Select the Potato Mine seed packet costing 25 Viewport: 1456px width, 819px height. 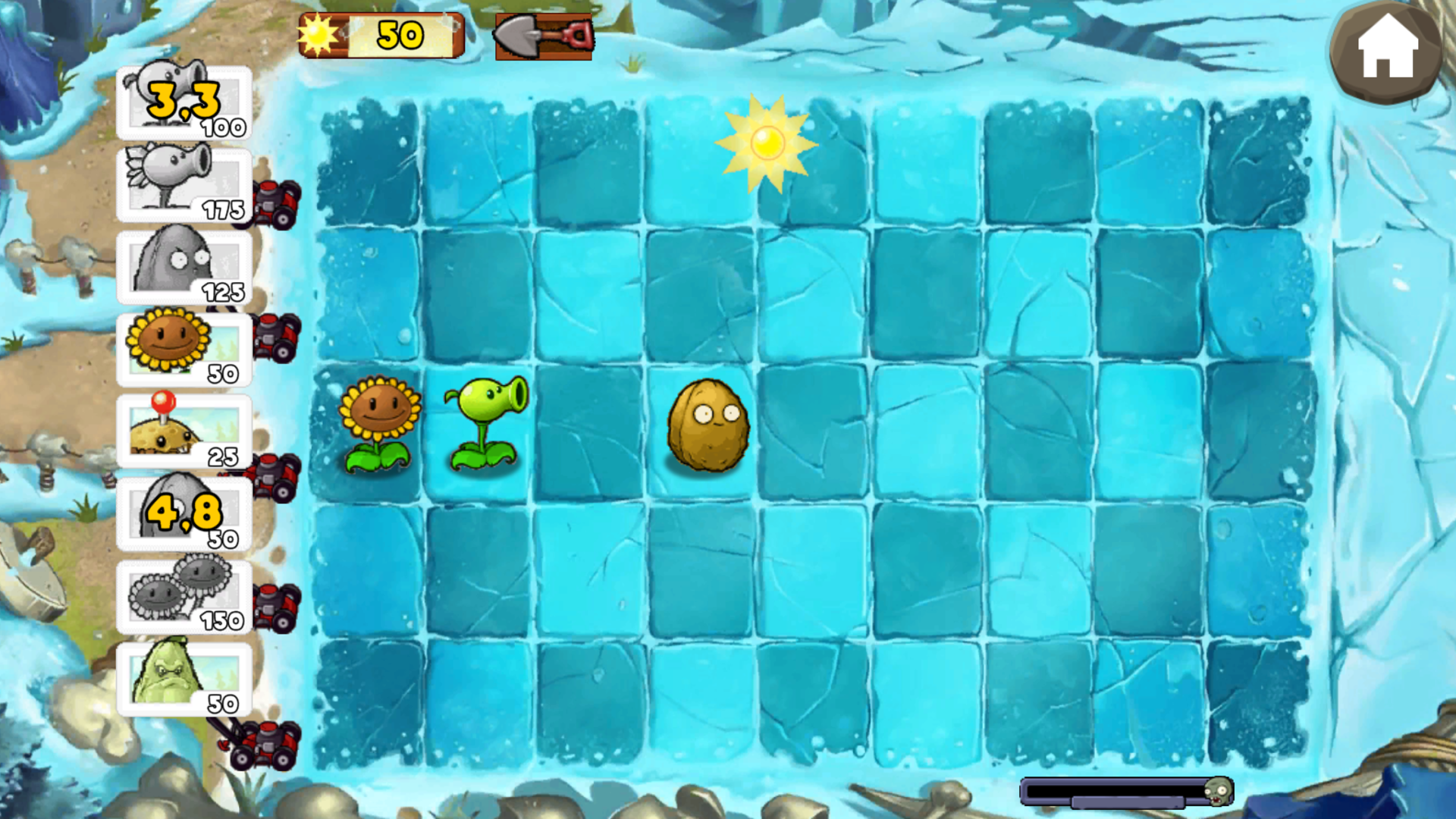[x=182, y=428]
